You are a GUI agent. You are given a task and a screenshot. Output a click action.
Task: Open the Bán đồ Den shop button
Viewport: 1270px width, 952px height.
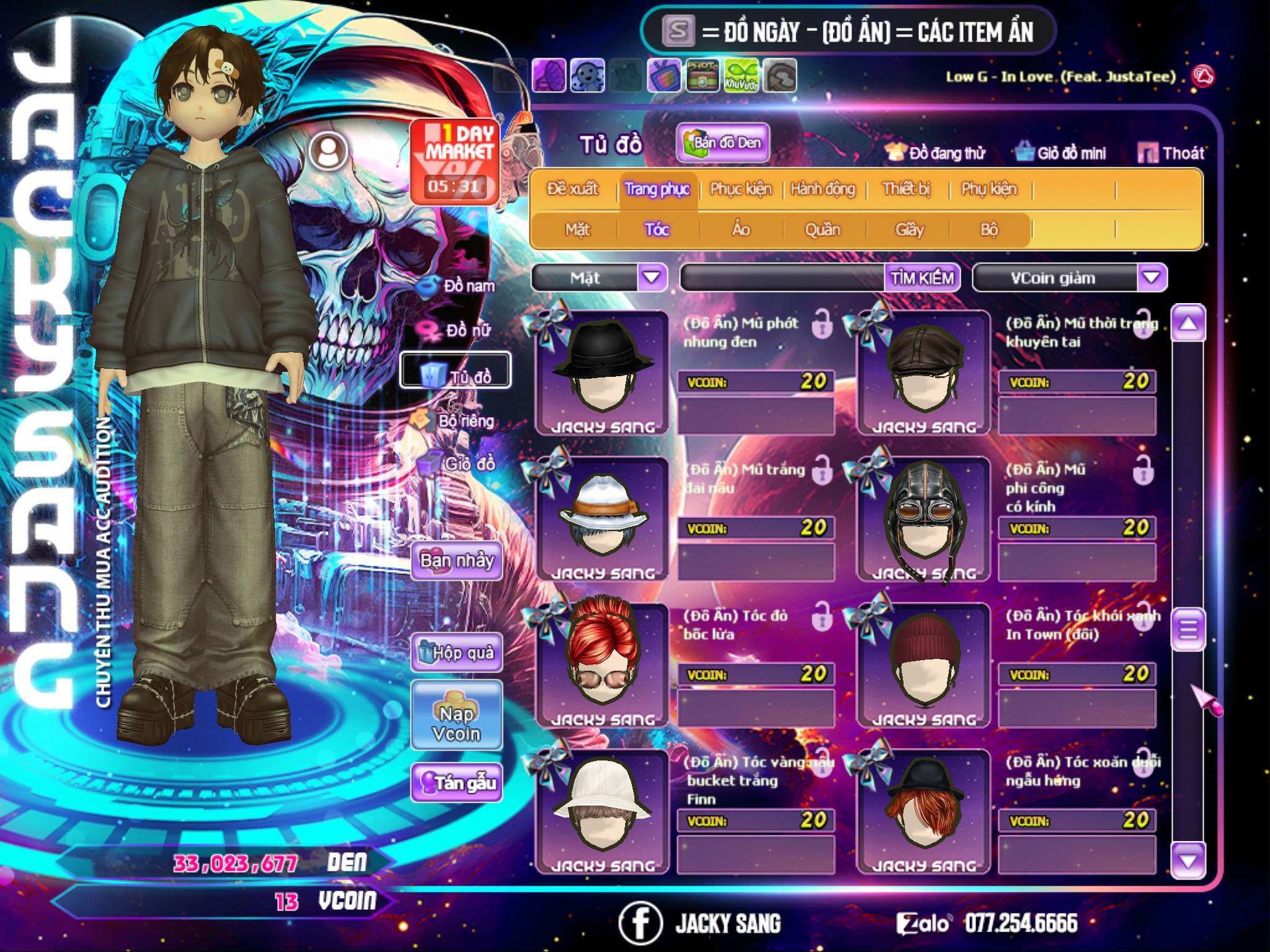click(722, 143)
